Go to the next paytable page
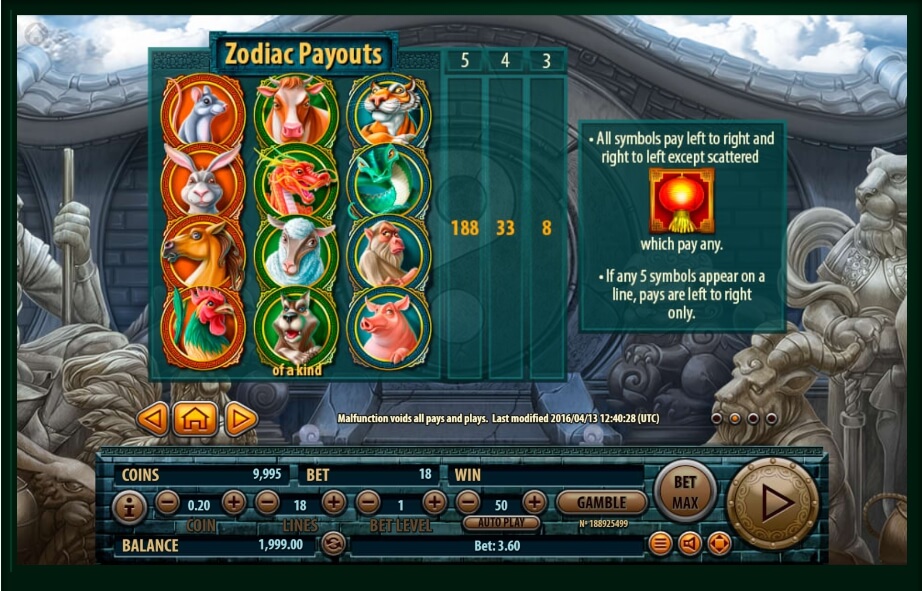The width and height of the screenshot is (922, 591). pos(240,419)
